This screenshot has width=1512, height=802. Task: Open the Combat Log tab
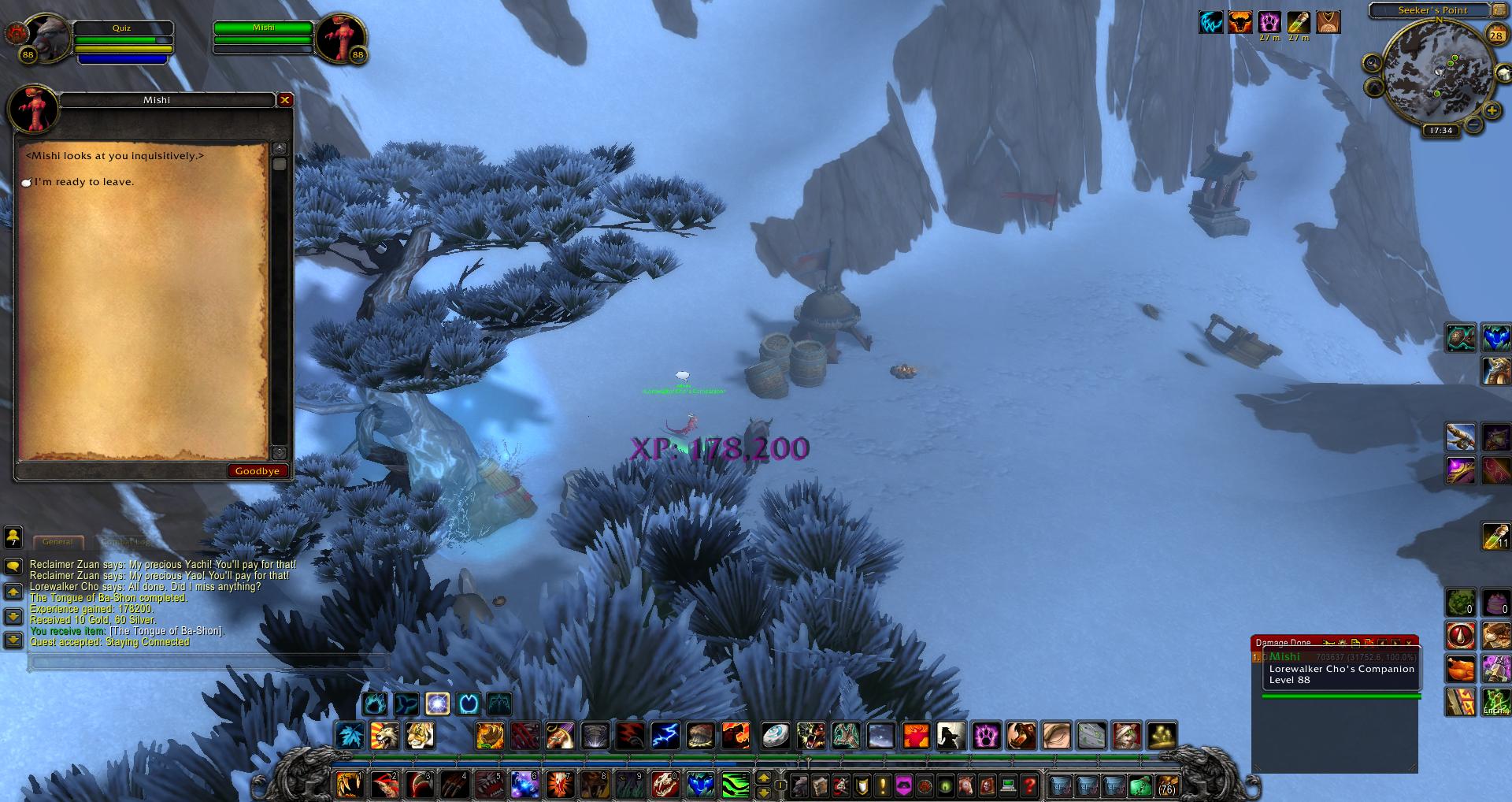[x=126, y=542]
